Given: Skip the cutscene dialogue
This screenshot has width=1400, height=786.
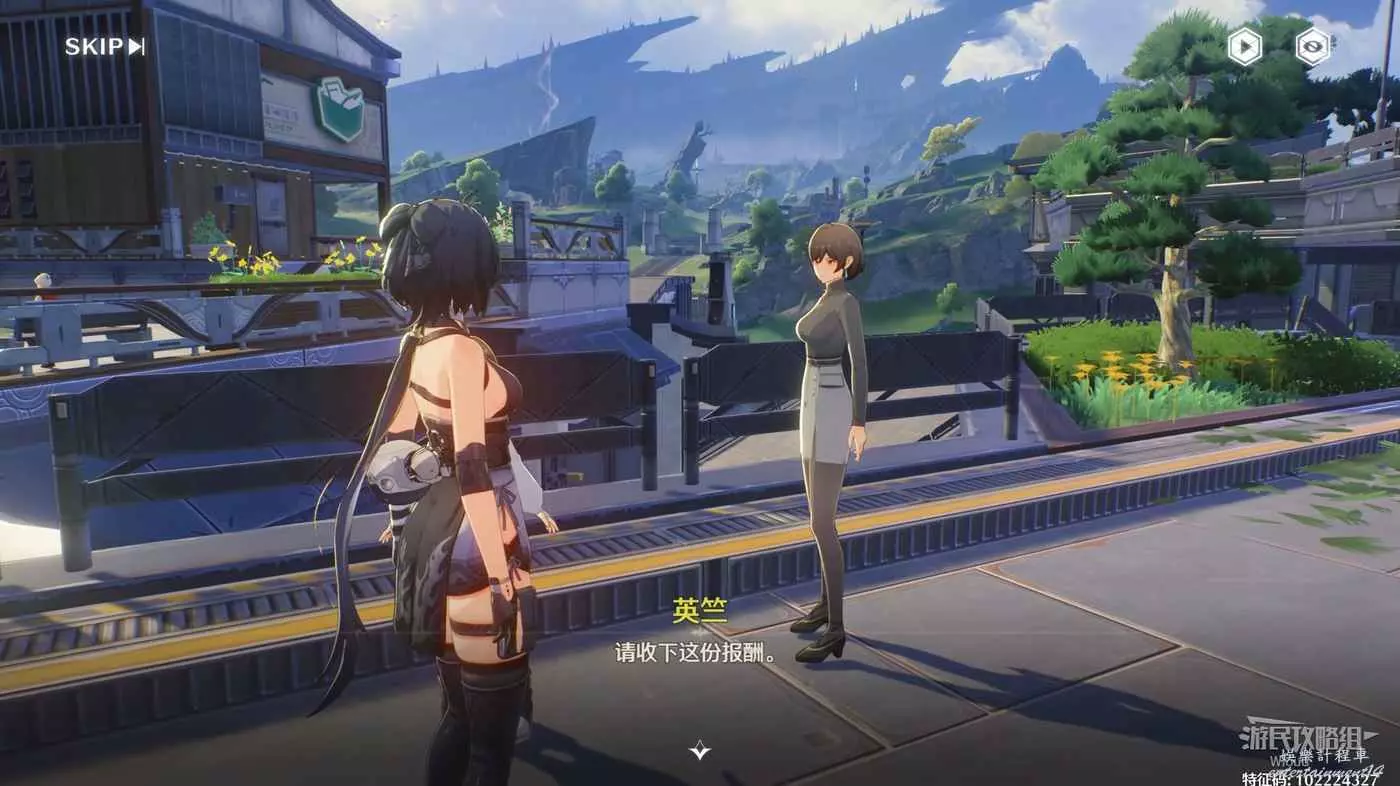Looking at the screenshot, I should [x=105, y=46].
